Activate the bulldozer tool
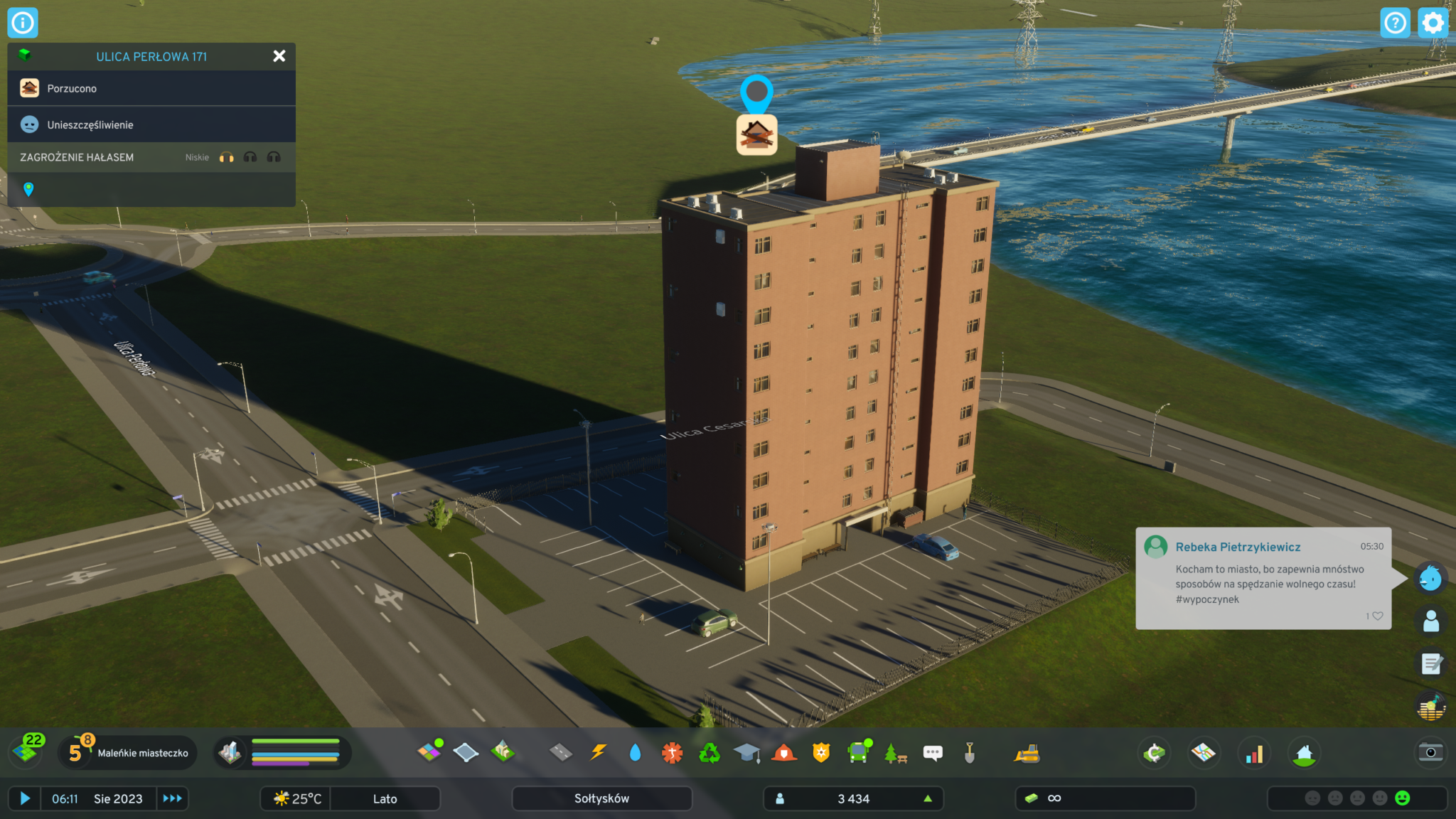Viewport: 1456px width, 819px height. click(1027, 754)
